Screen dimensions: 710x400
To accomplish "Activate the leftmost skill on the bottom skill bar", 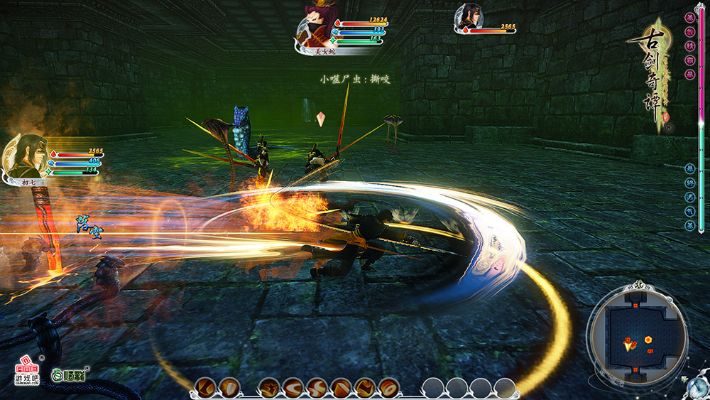I will [204, 387].
